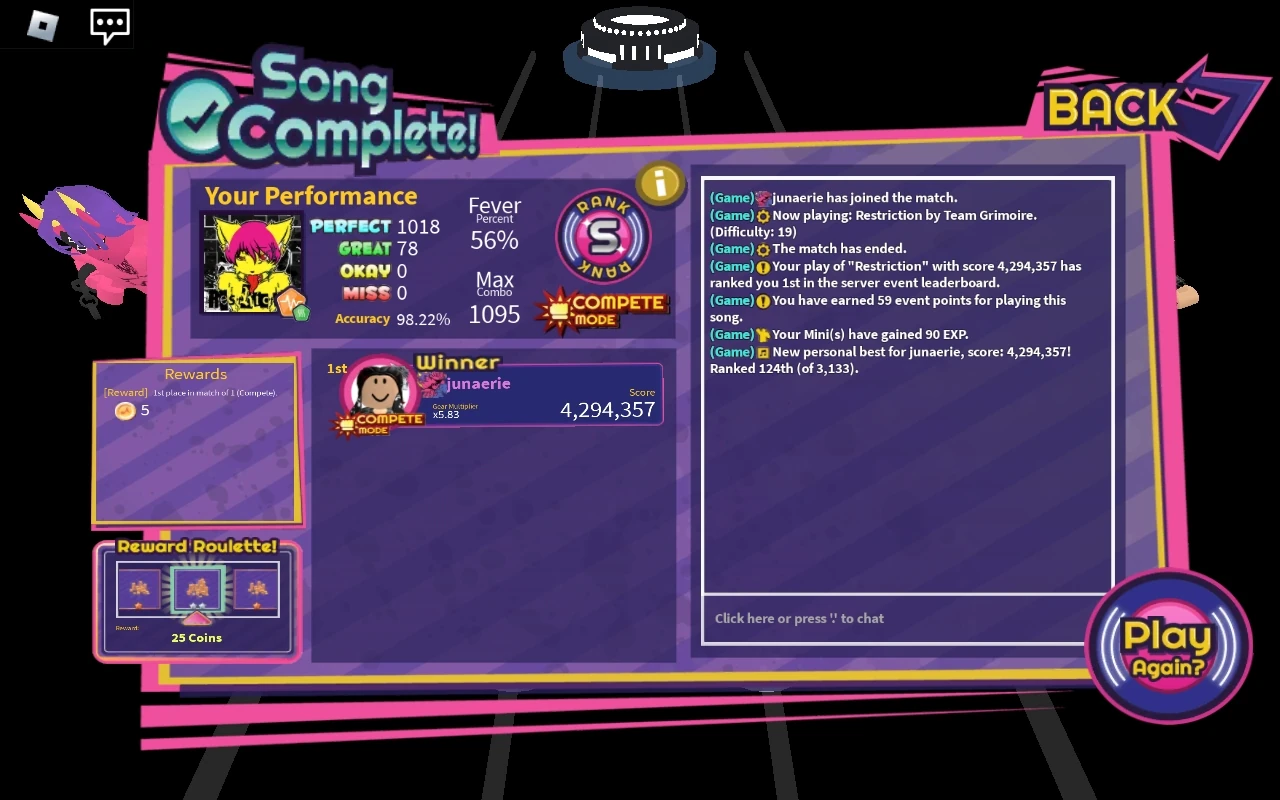Click the '25 Coins' reward text
The width and height of the screenshot is (1280, 800).
(196, 637)
